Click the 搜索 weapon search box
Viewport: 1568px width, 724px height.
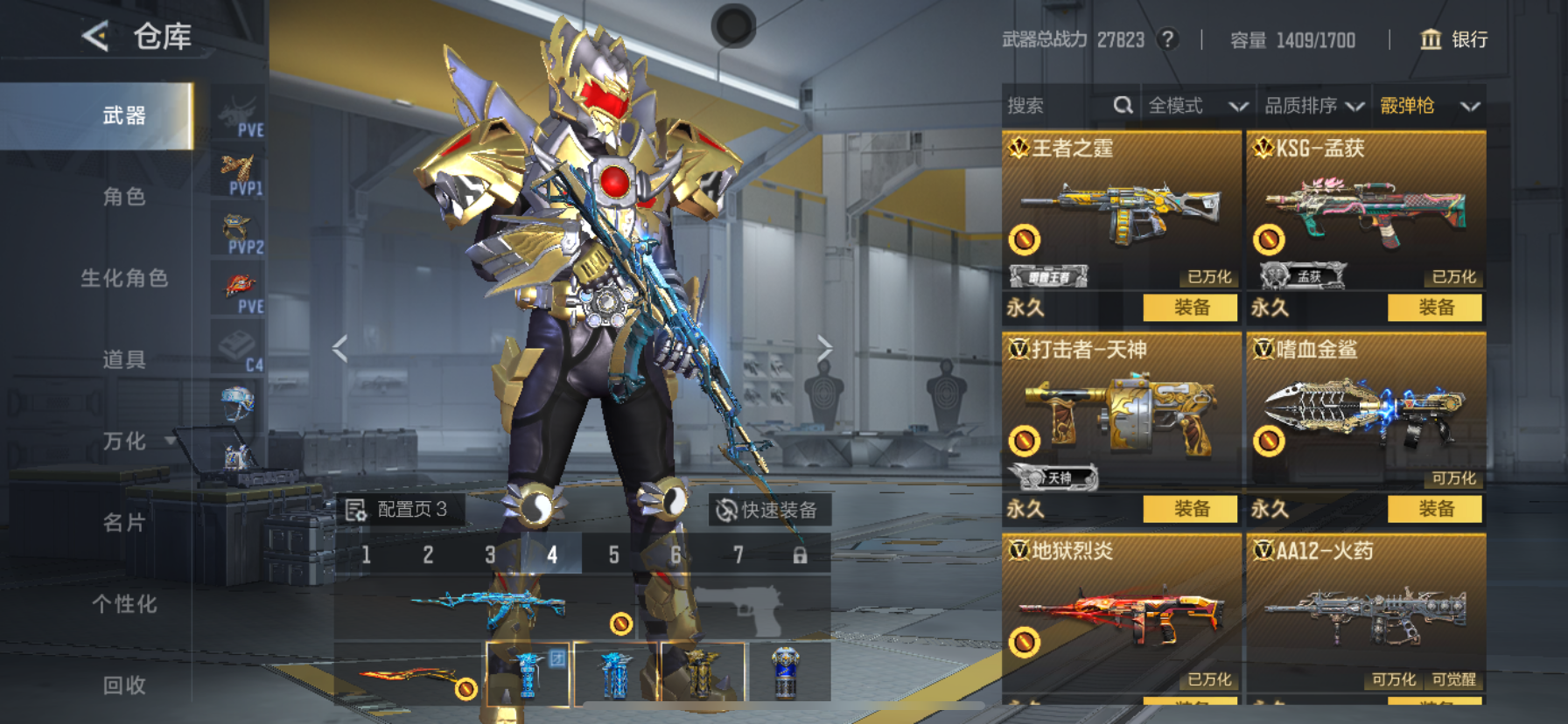tap(1059, 106)
